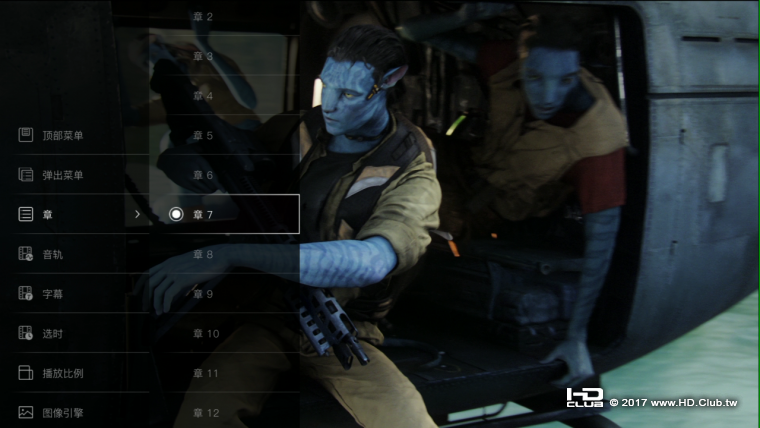The height and width of the screenshot is (428, 760).
Task: Switch to 章 11
Action: pyautogui.click(x=206, y=373)
